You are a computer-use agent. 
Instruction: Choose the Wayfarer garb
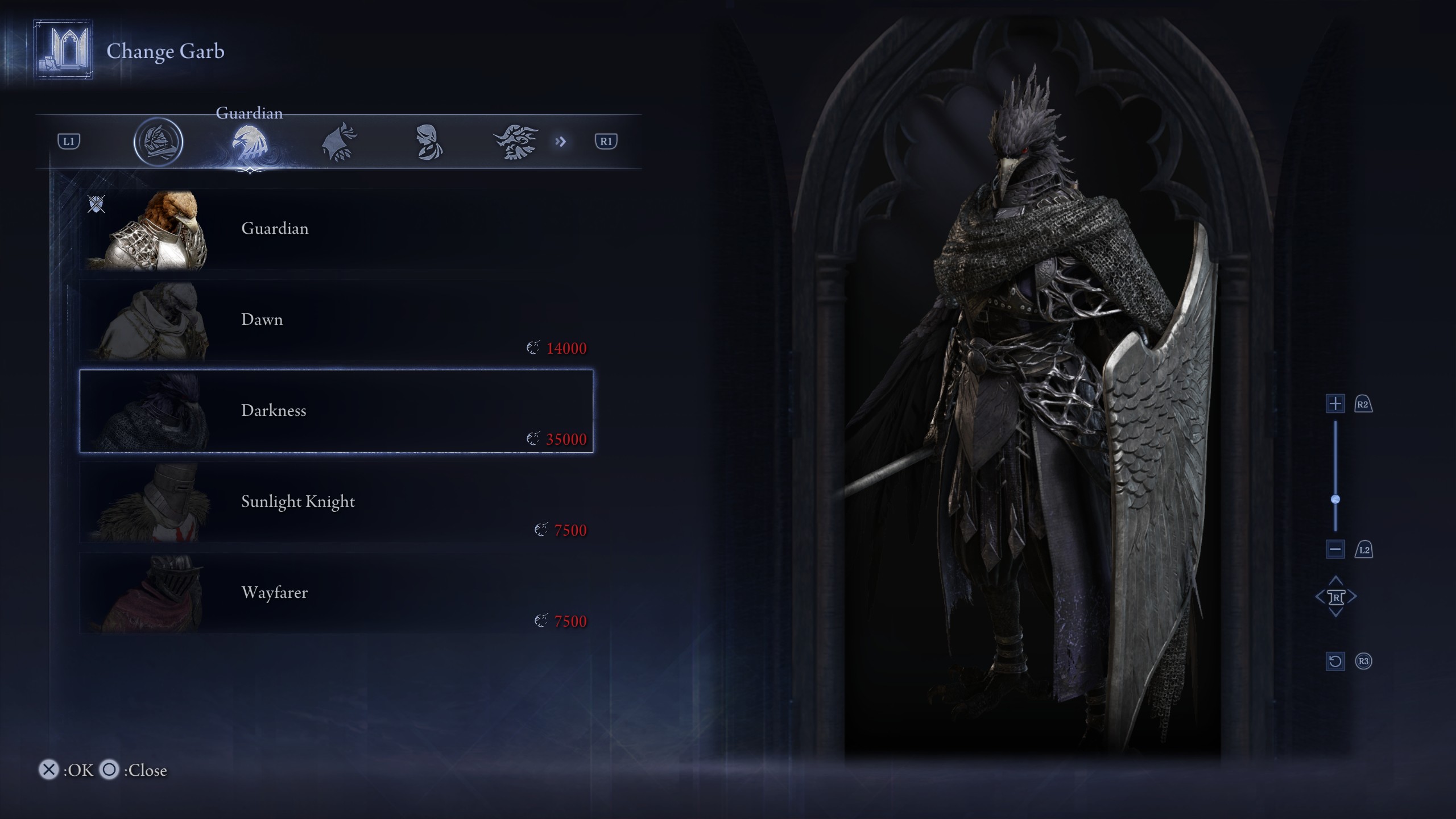pos(336,593)
